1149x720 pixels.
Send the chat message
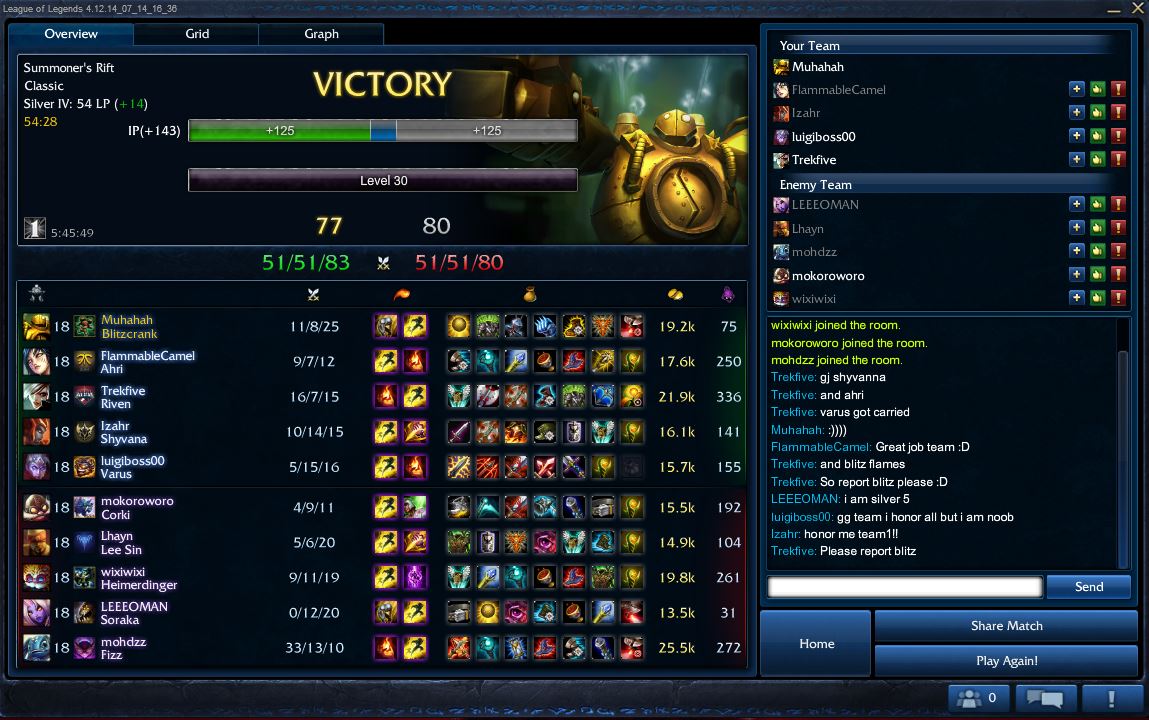point(1088,587)
